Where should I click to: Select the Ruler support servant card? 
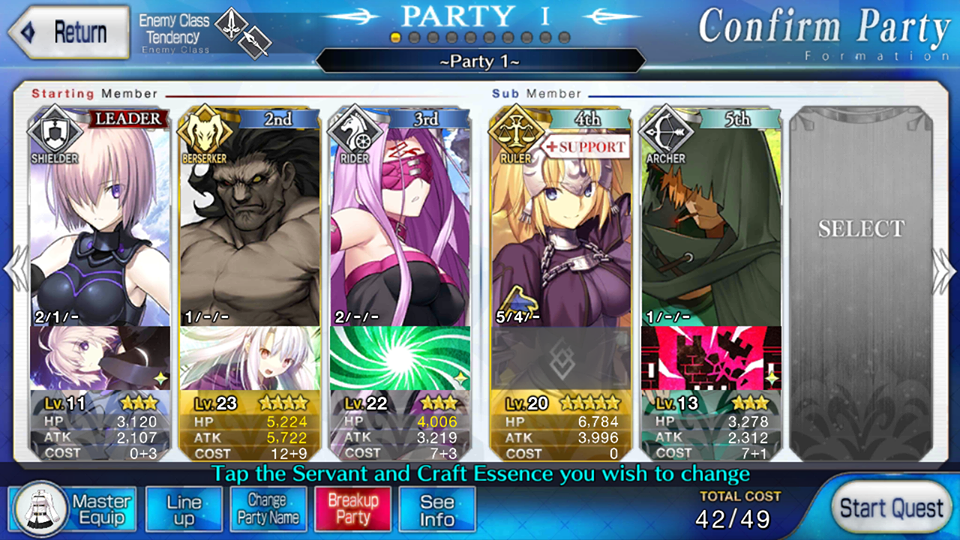(559, 220)
